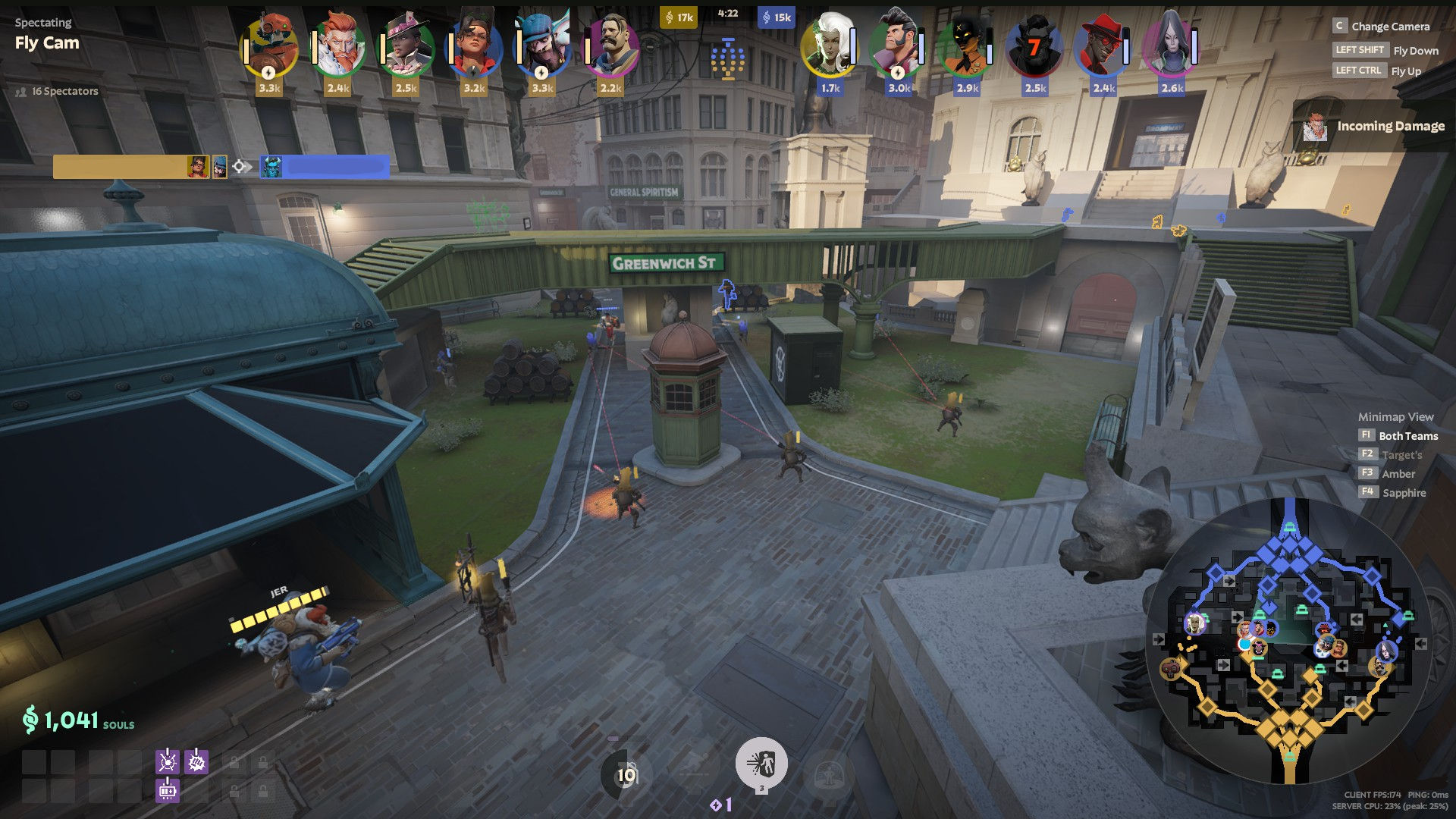1456x819 pixels.
Task: Click on the circular minimap
Action: (x=1289, y=641)
